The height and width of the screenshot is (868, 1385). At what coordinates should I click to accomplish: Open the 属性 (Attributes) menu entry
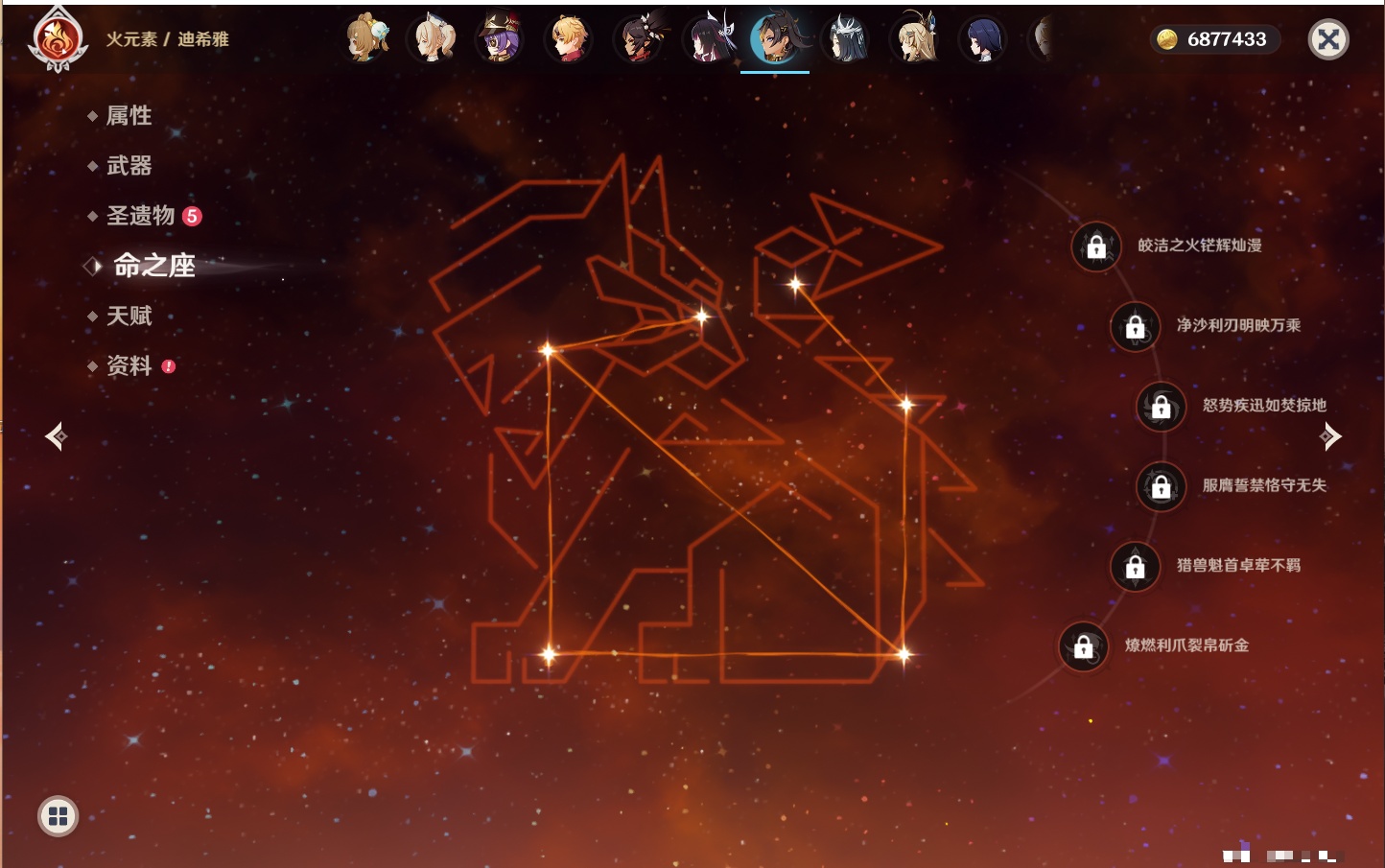click(x=129, y=116)
